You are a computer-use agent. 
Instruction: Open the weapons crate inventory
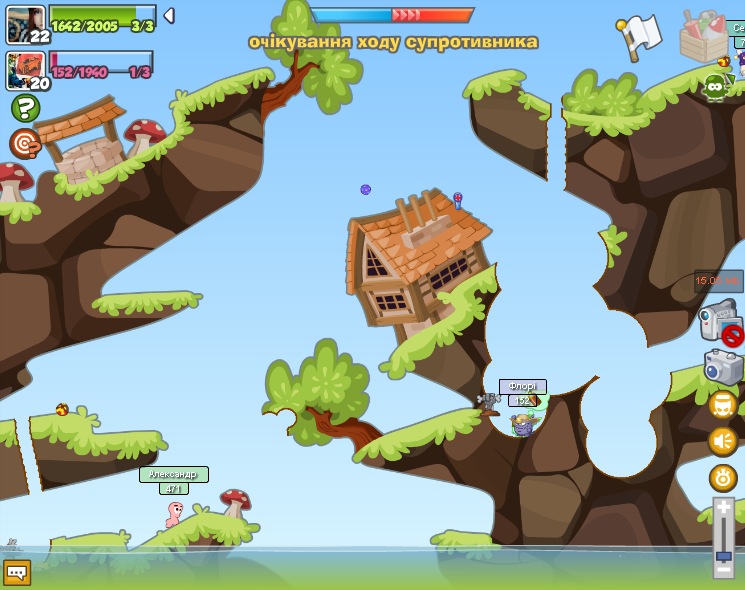(x=704, y=36)
